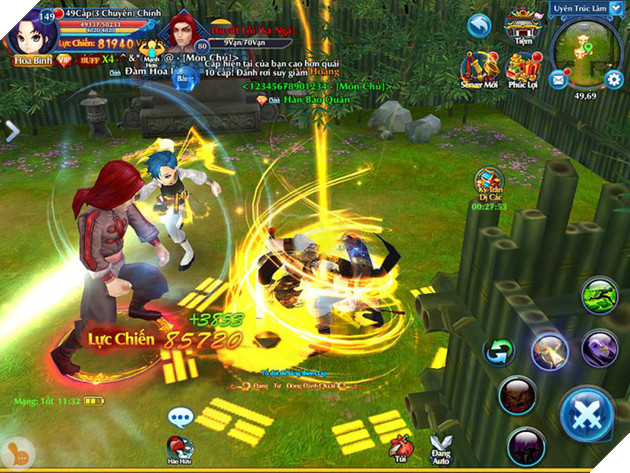Open the Phúc Lợi gift rewards
This screenshot has height=473, width=630.
pyautogui.click(x=523, y=70)
